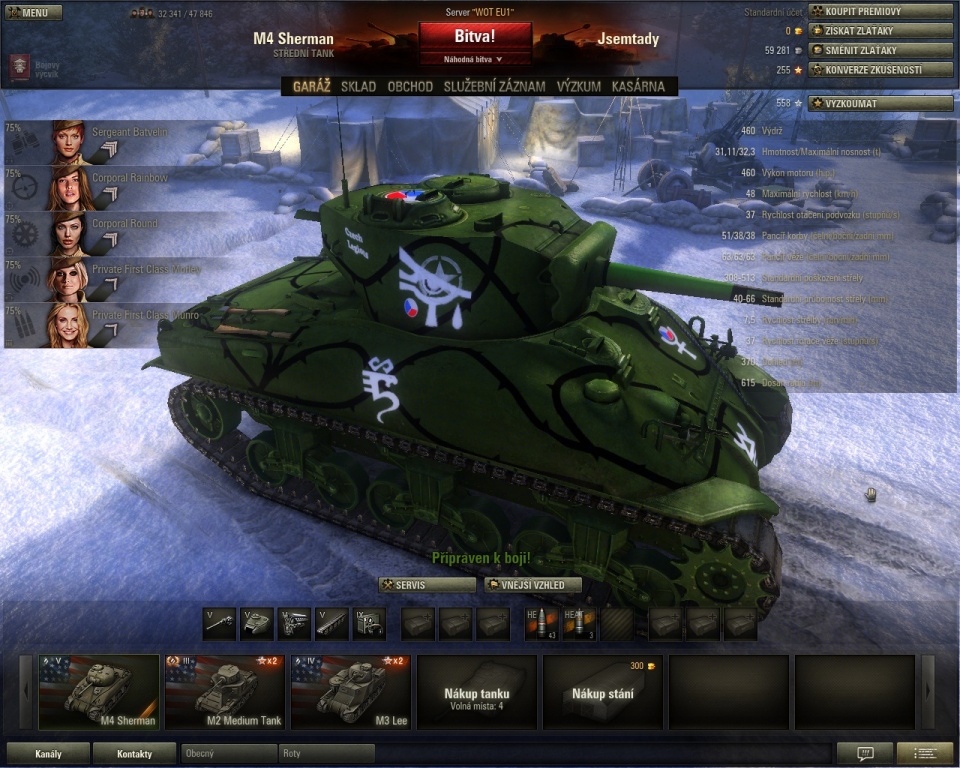Open the Kontakty panel
The width and height of the screenshot is (960, 768).
[x=134, y=753]
